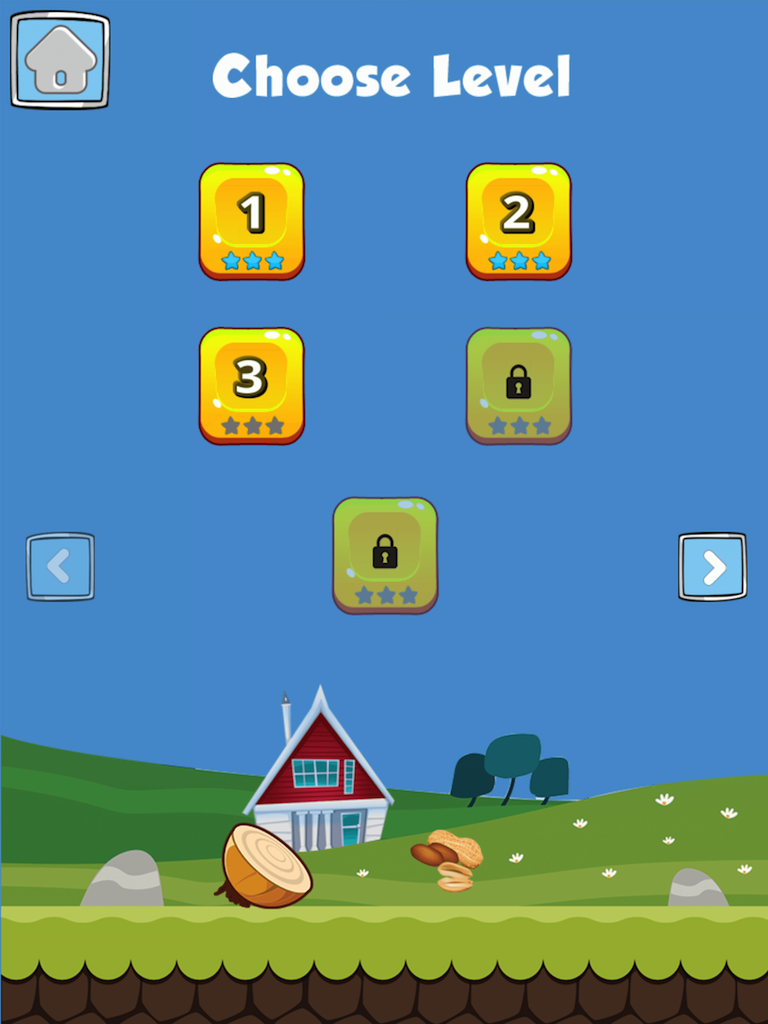768x1024 pixels.
Task: Return to the home screen
Action: [x=60, y=60]
